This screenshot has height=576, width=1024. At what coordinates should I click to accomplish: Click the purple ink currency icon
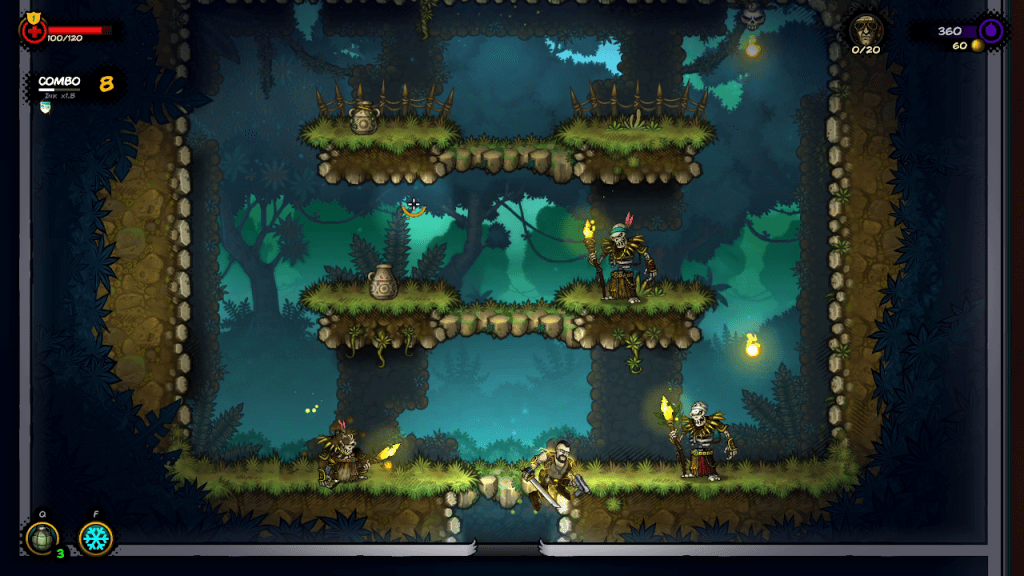coord(991,30)
